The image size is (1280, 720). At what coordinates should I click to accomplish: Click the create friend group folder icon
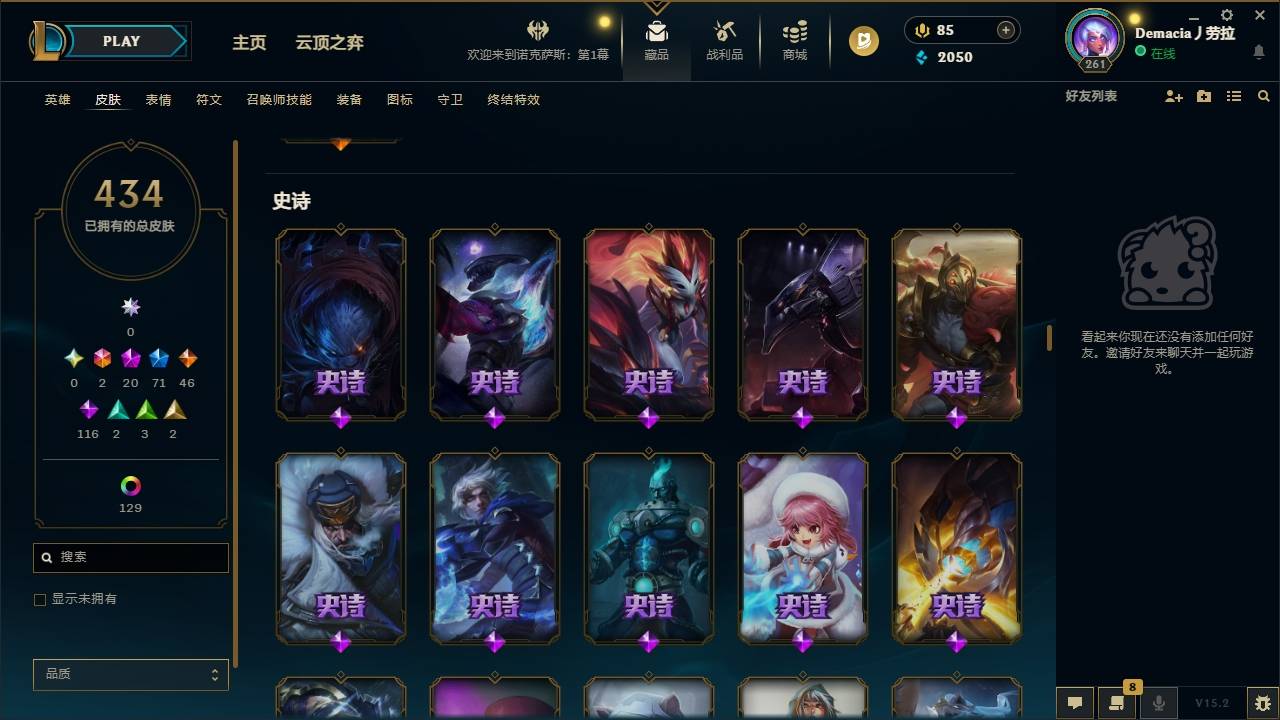[1202, 96]
